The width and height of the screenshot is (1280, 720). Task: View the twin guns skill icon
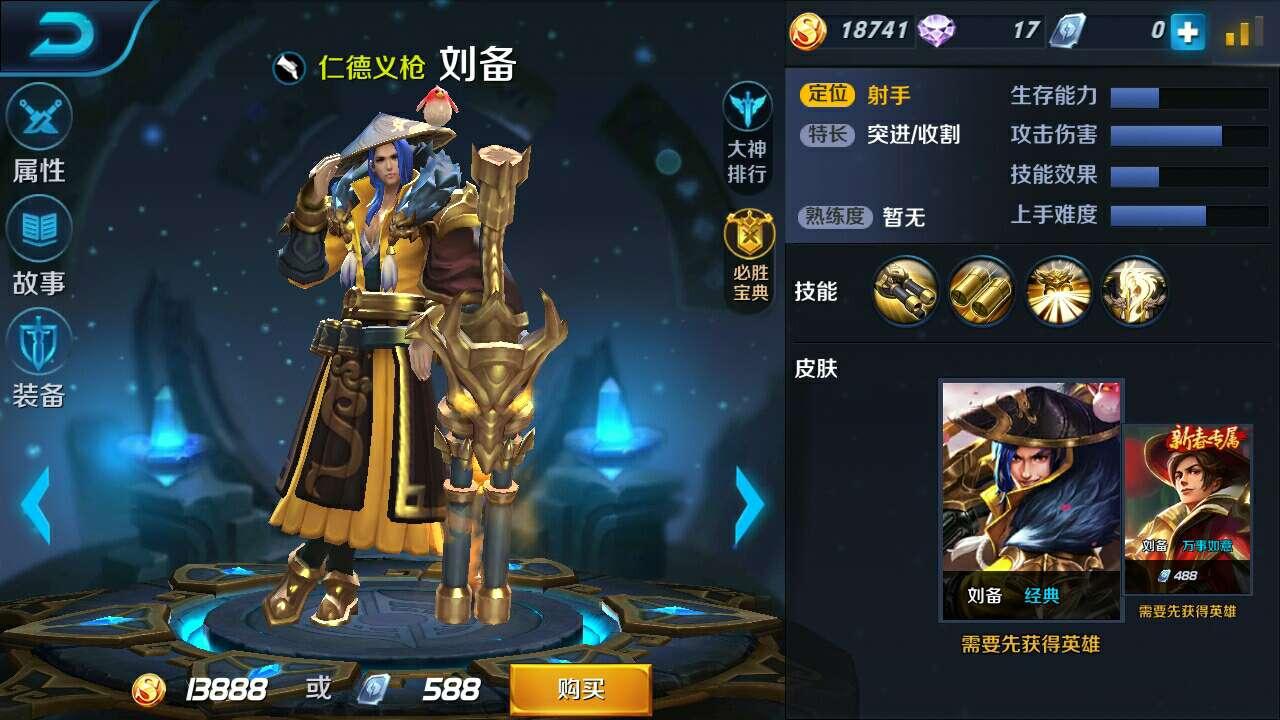coord(905,291)
